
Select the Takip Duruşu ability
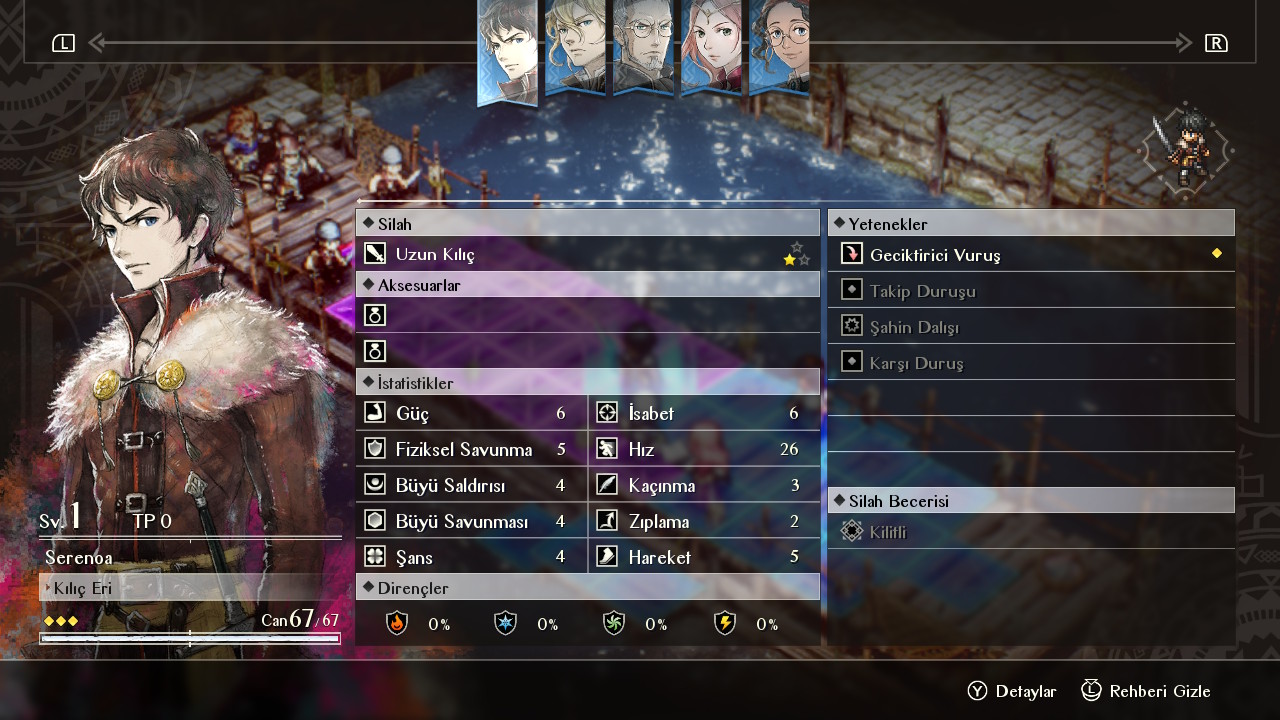point(1030,291)
